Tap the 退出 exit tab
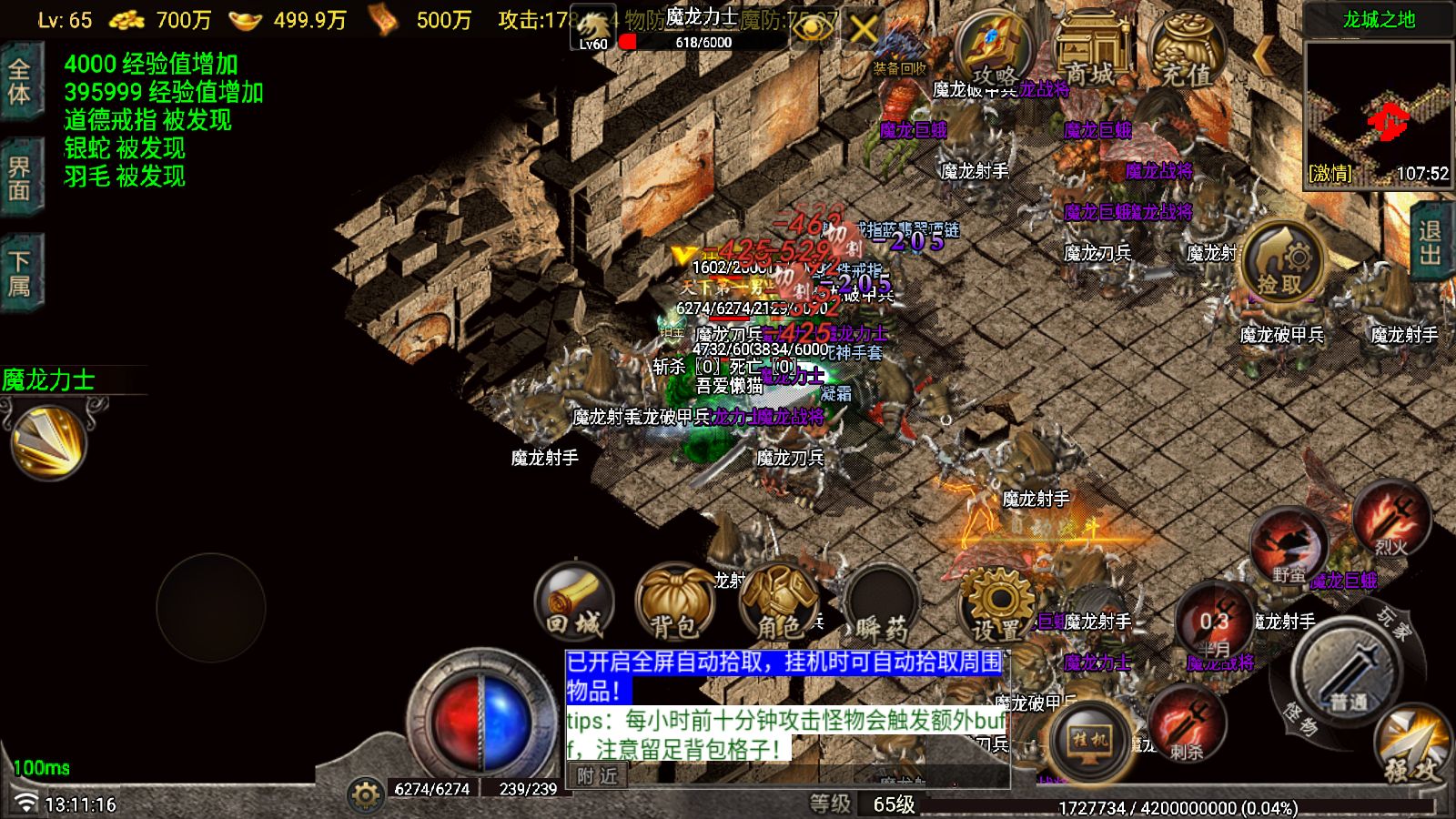 tap(1432, 241)
